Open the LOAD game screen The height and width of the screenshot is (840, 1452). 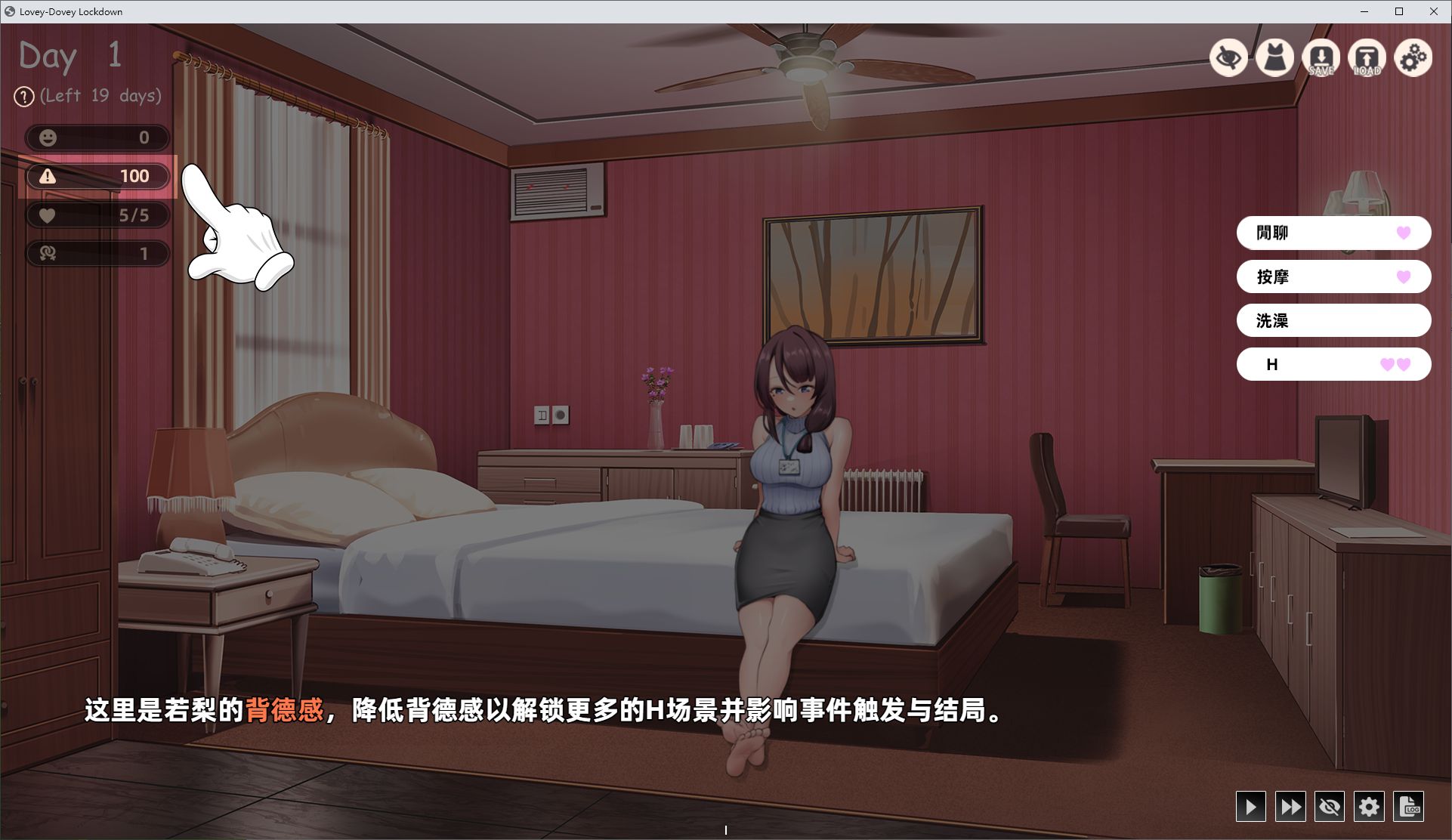coord(1367,57)
